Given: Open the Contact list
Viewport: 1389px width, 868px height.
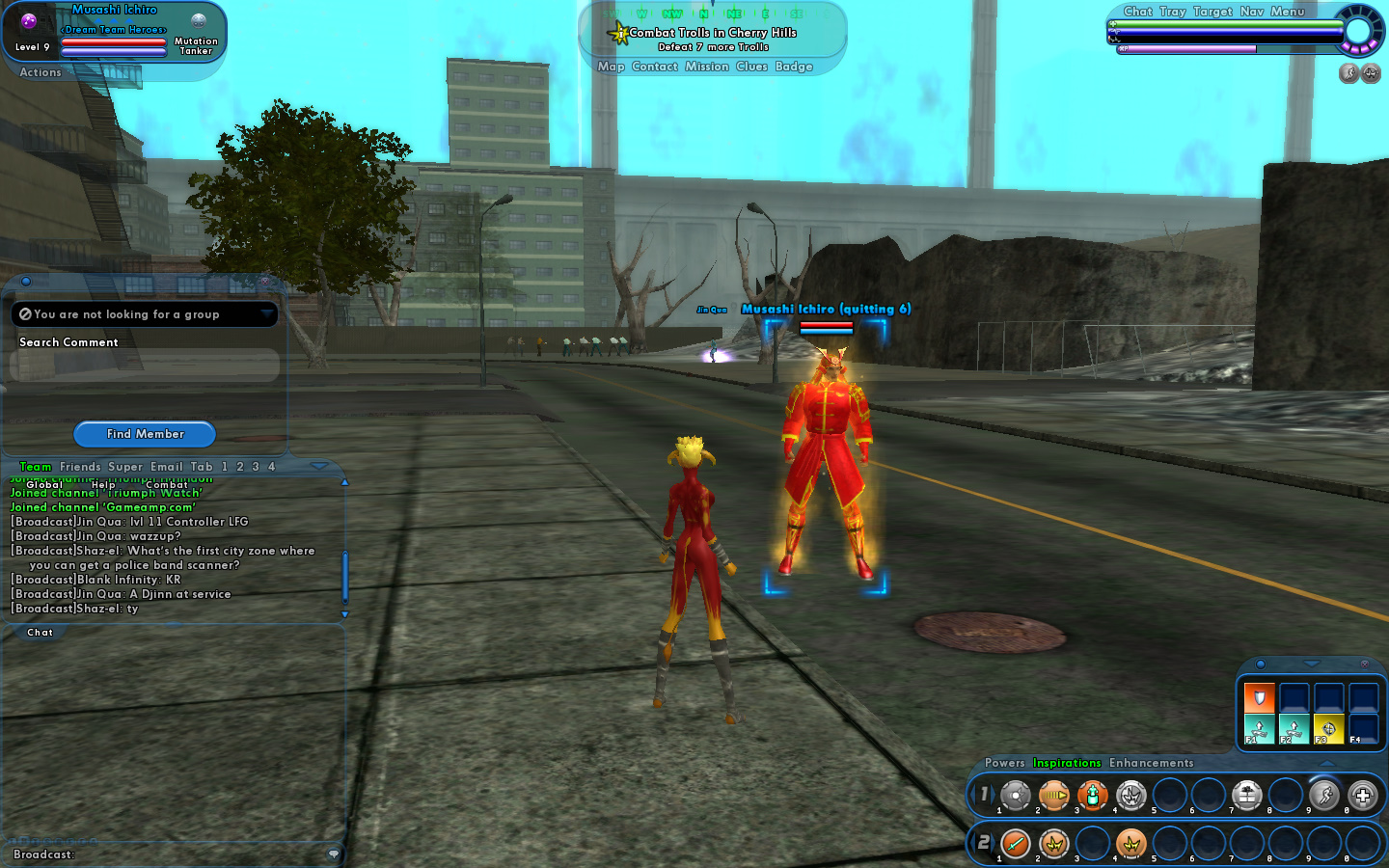Looking at the screenshot, I should coord(655,67).
